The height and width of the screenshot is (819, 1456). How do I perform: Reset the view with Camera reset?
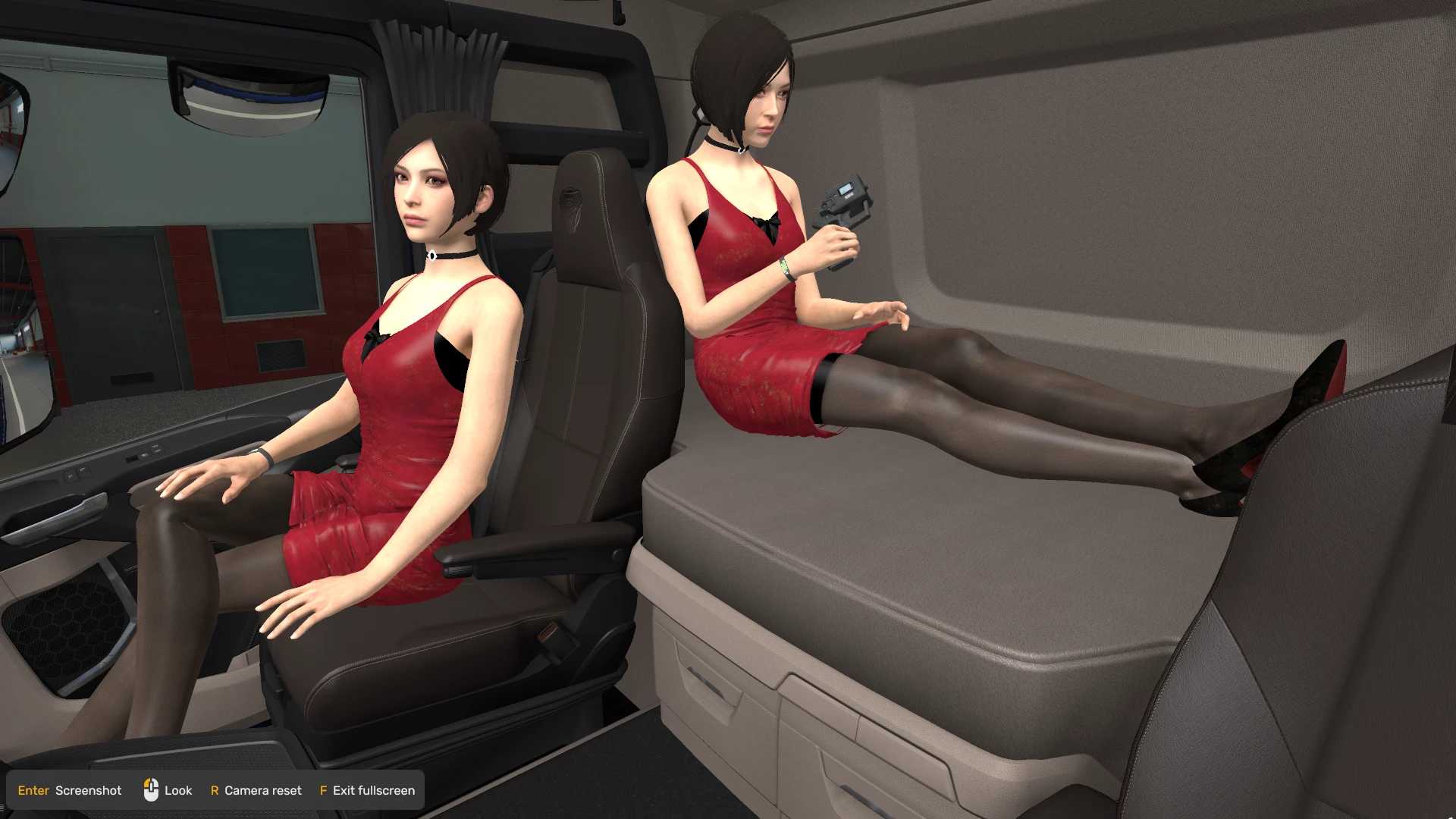[x=256, y=790]
